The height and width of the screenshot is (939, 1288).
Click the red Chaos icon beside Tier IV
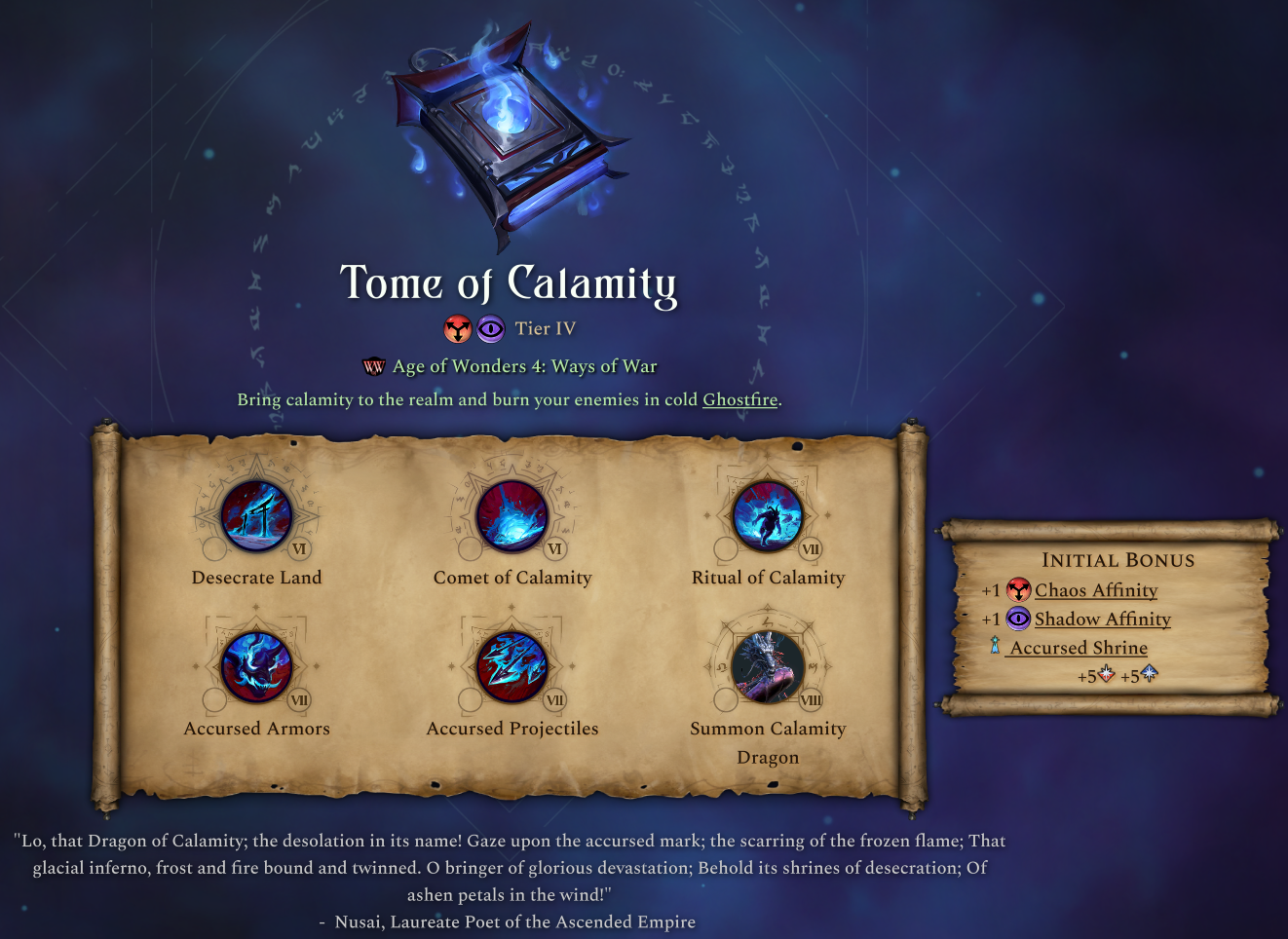point(458,329)
